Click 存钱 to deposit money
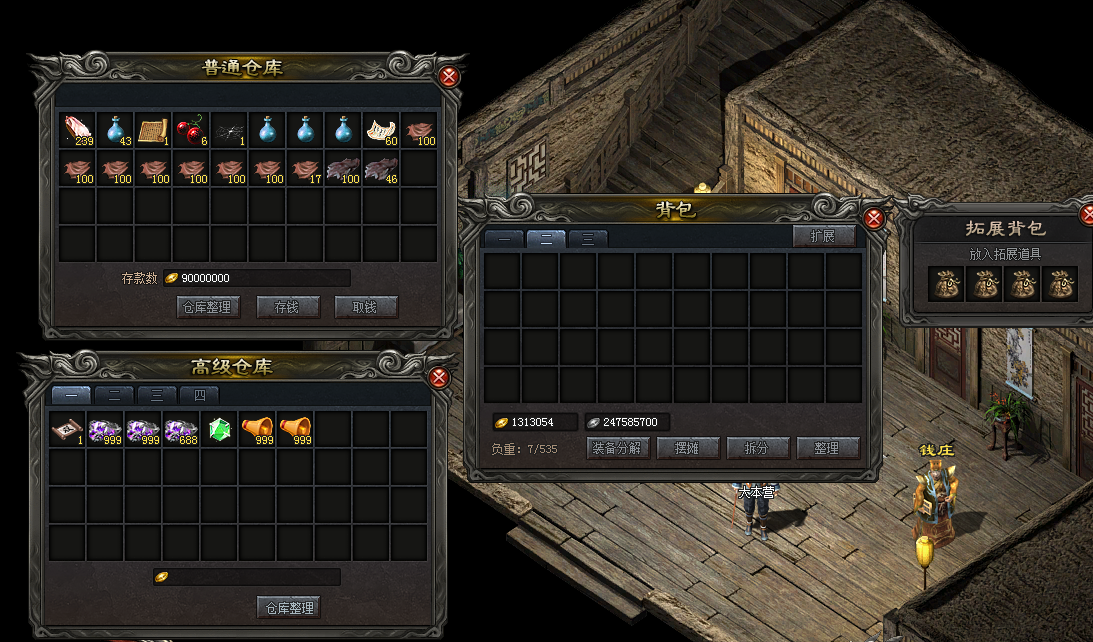Screen dimensions: 1093x642 click(x=287, y=307)
